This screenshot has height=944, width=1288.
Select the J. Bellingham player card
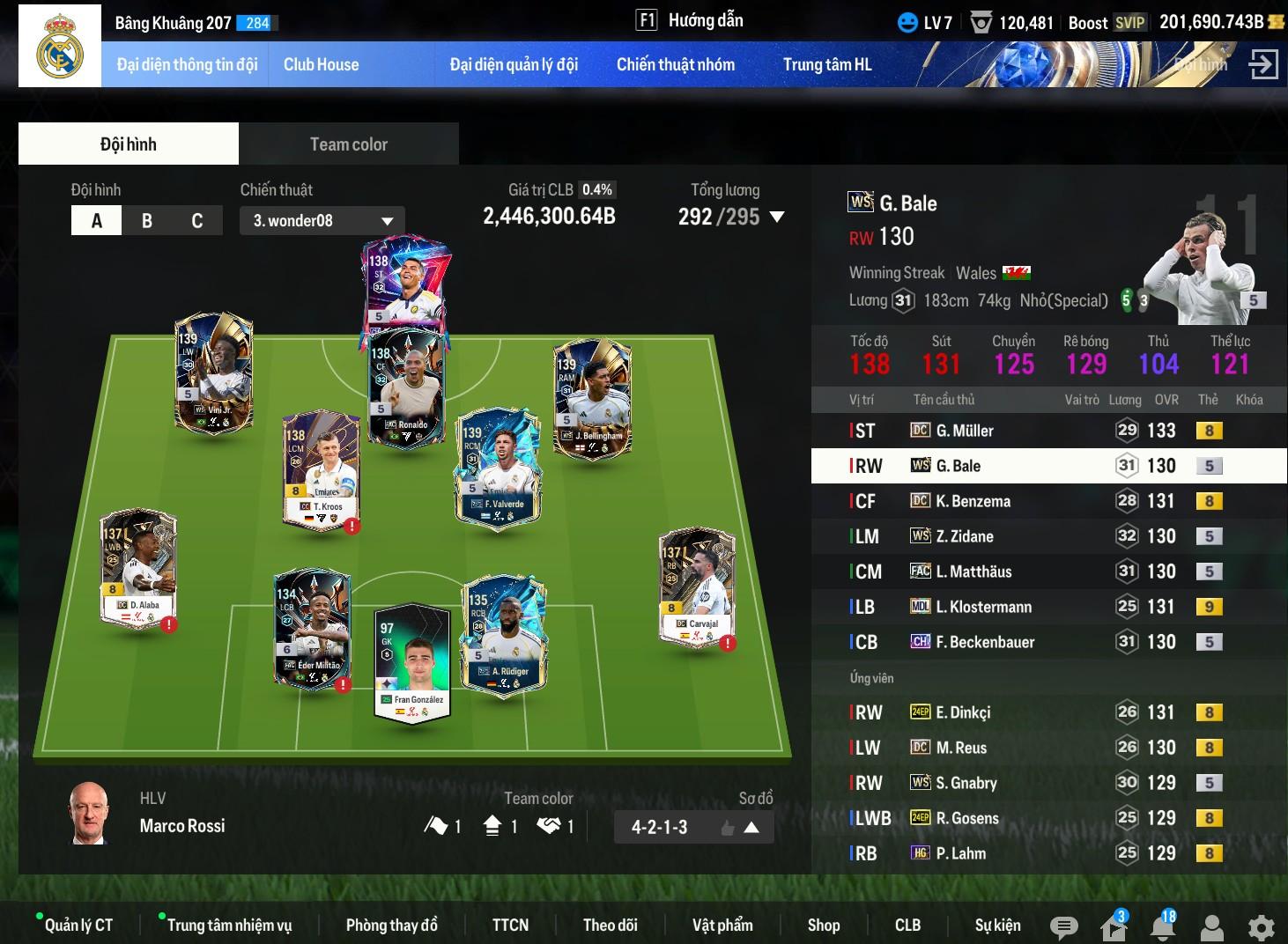point(592,398)
